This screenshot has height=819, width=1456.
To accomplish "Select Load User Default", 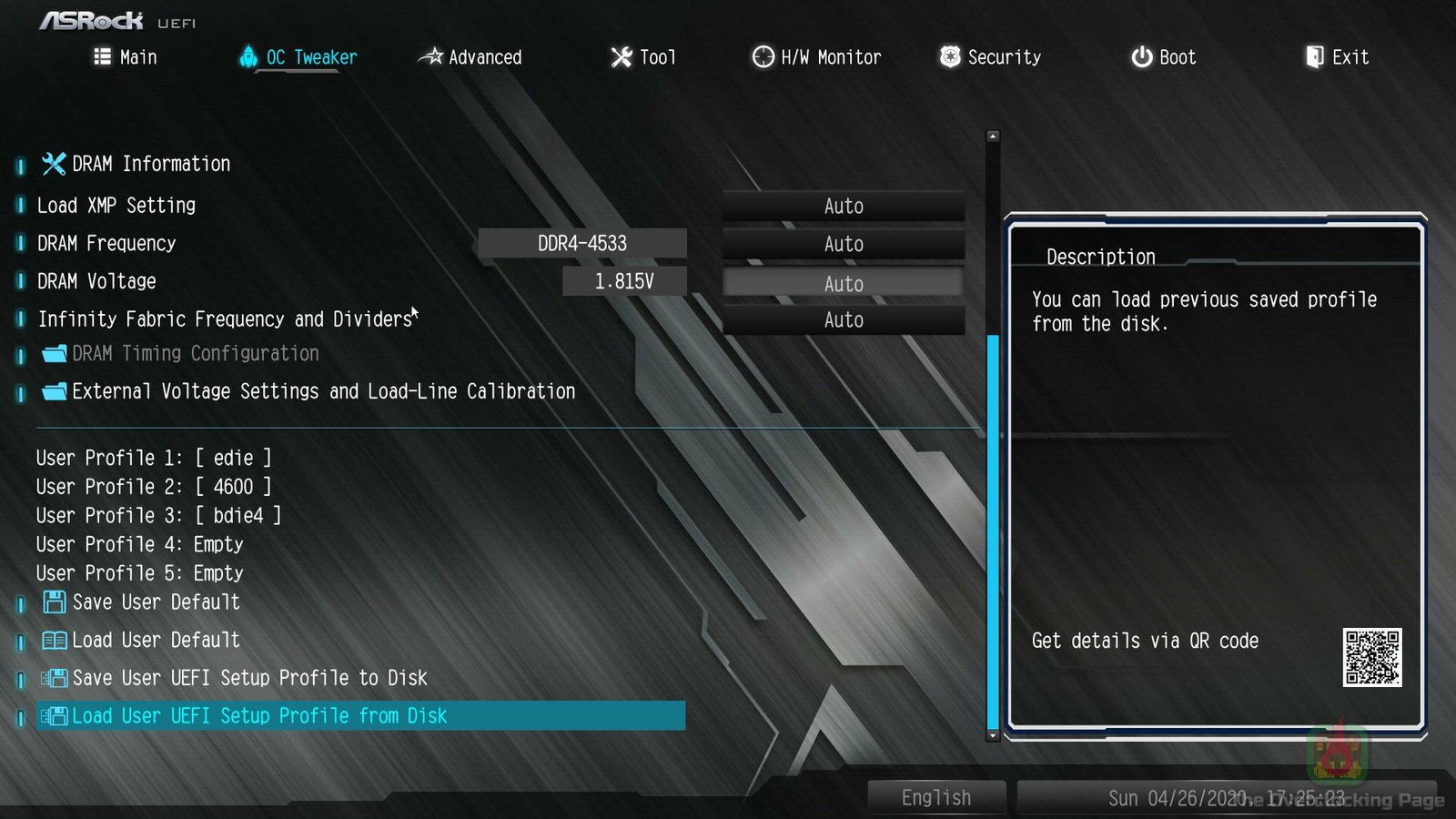I will pyautogui.click(x=156, y=641).
